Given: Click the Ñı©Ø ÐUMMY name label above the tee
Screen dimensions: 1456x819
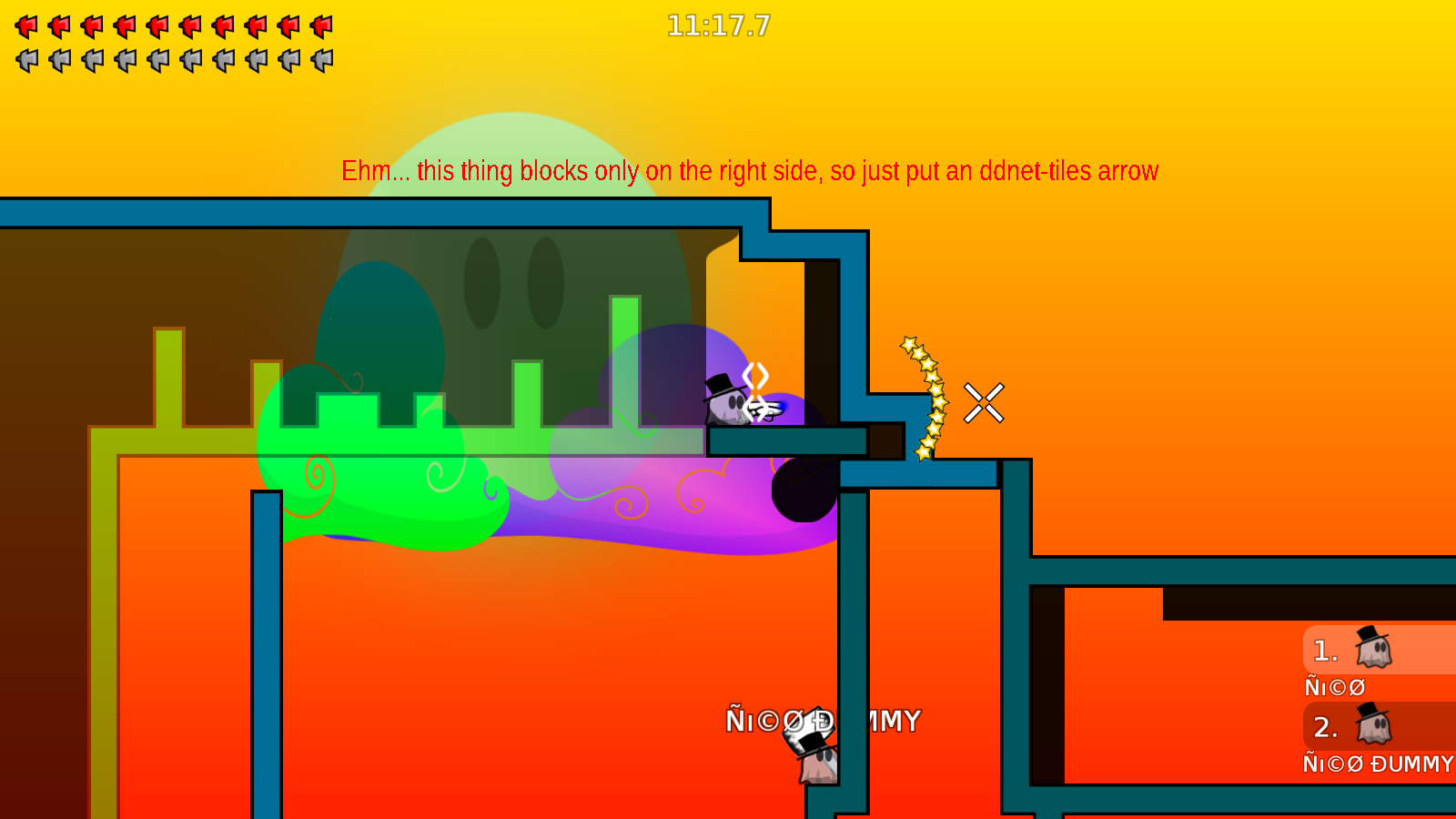Looking at the screenshot, I should 822,720.
